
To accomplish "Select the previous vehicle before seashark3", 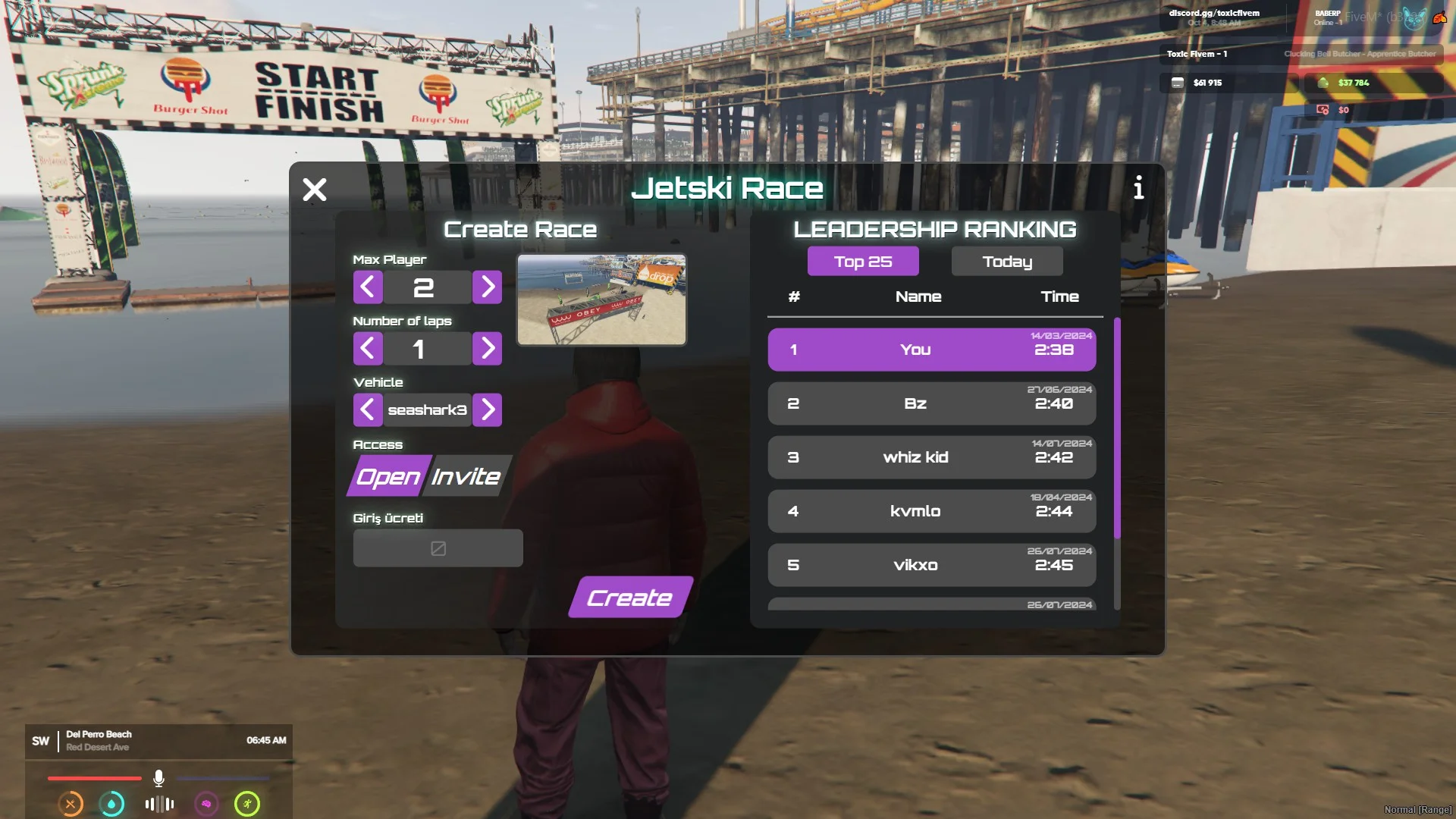I will 368,410.
